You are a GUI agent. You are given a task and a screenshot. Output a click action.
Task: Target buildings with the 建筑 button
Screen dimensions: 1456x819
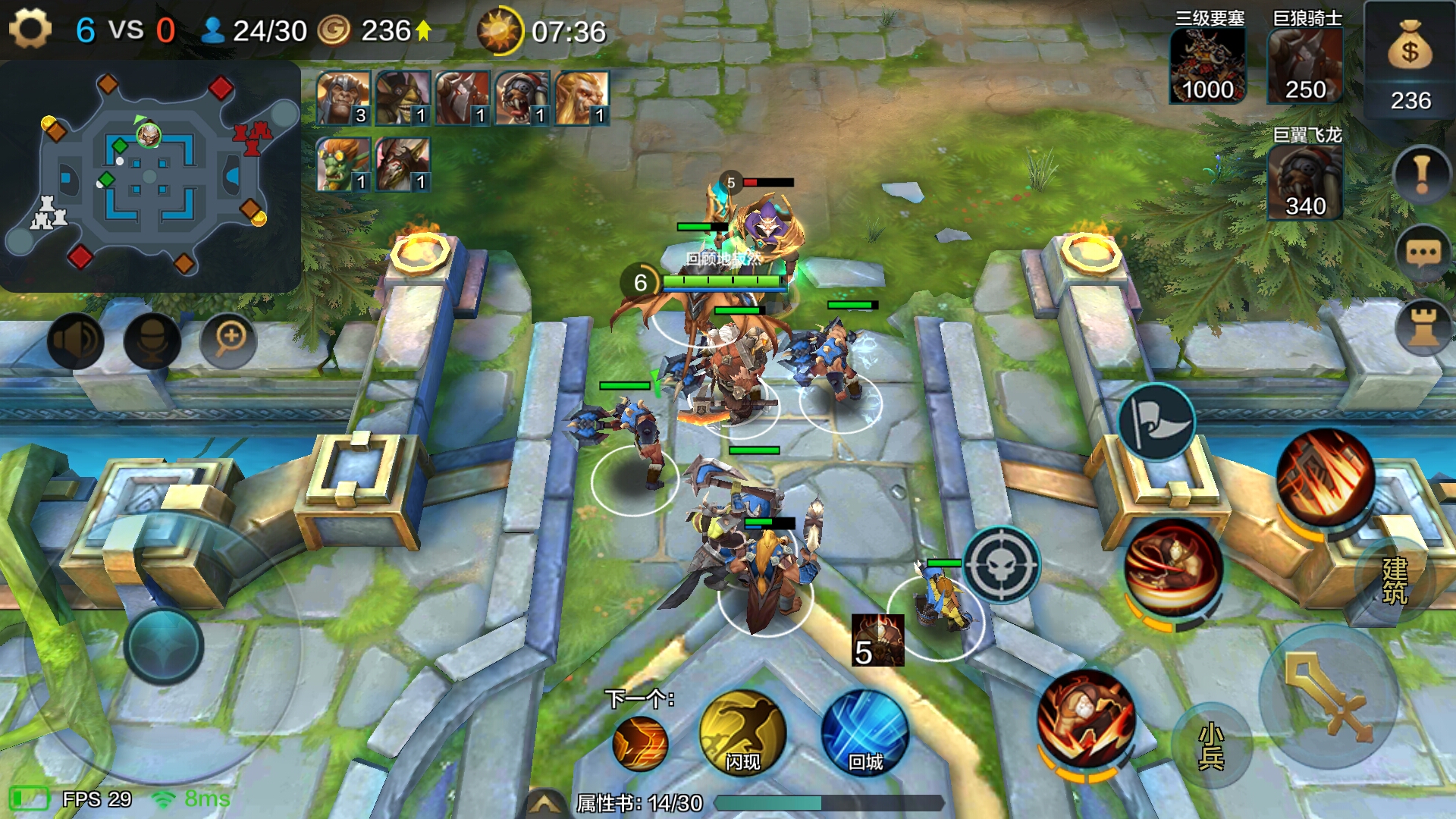pyautogui.click(x=1395, y=581)
